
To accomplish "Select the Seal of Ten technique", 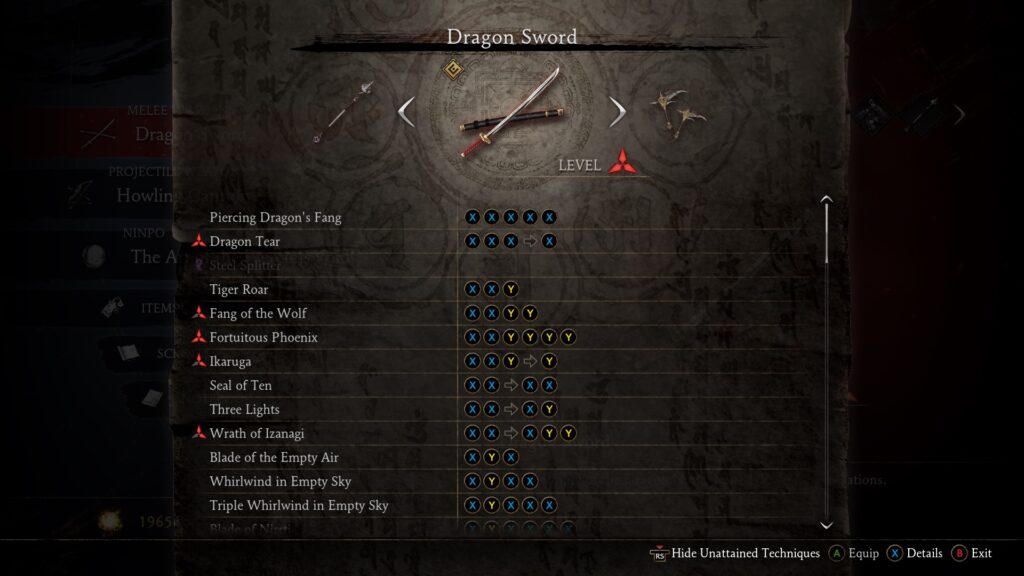I will pos(241,385).
